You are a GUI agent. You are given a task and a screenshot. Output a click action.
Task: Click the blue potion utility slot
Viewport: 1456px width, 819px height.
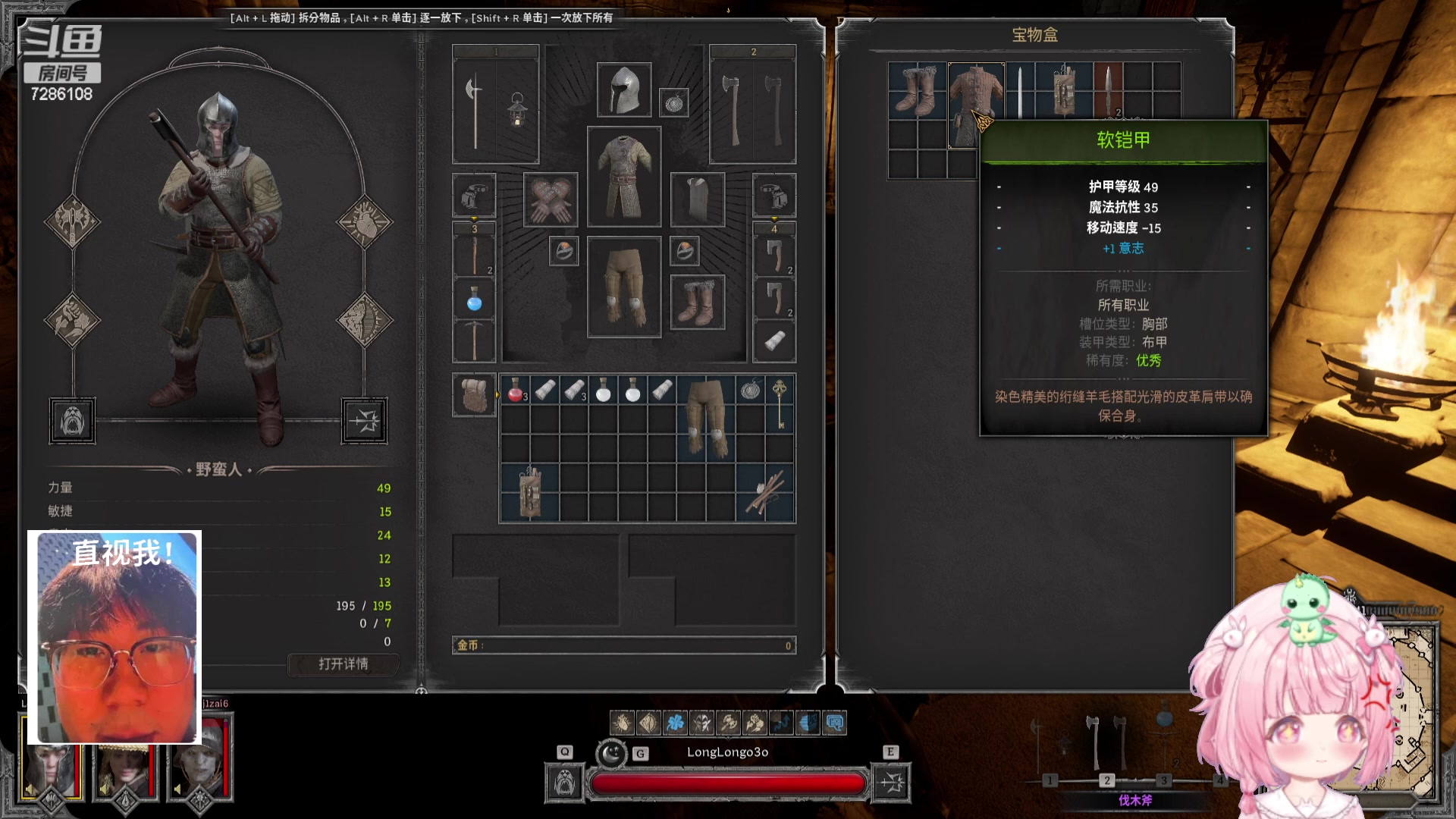click(x=475, y=300)
